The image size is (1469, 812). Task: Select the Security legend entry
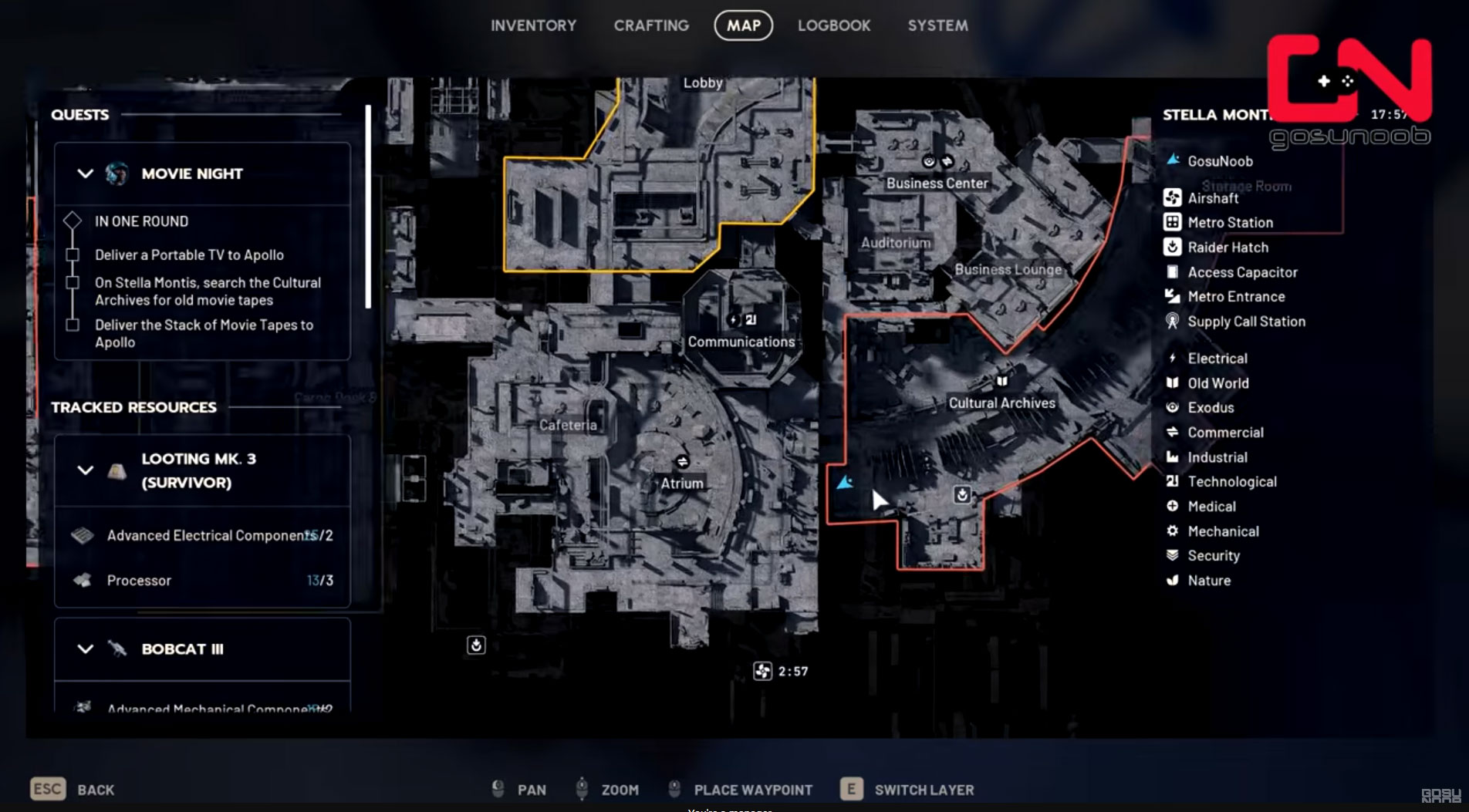[1213, 556]
